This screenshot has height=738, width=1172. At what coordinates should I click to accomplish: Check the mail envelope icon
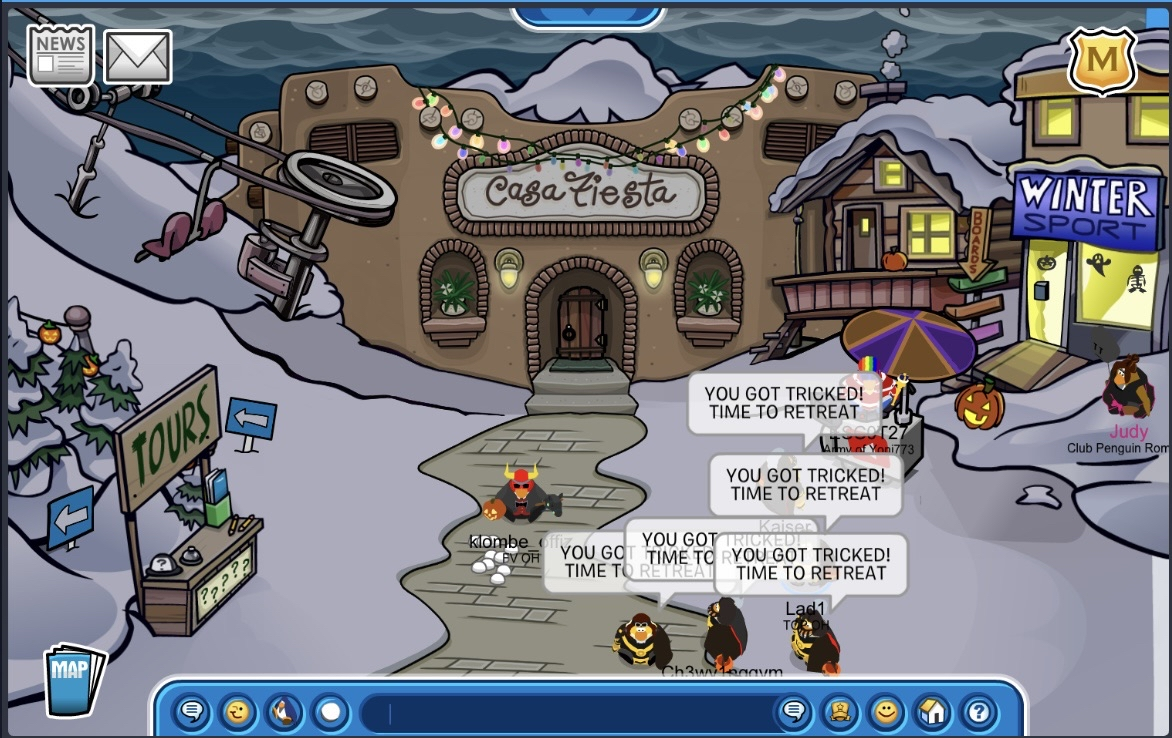click(138, 56)
